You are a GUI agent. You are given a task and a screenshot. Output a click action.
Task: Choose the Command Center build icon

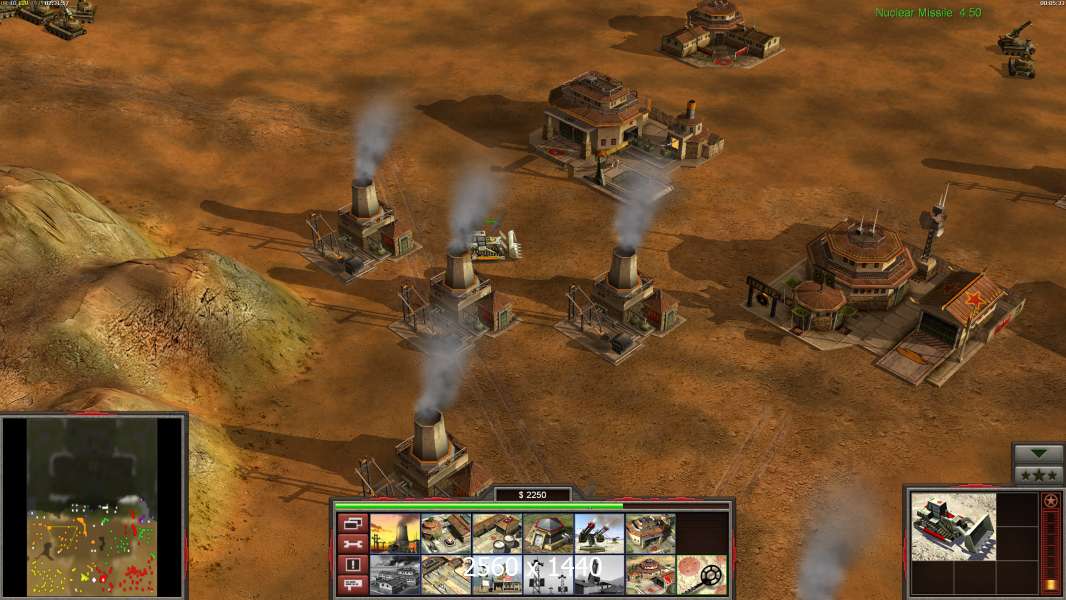pyautogui.click(x=650, y=575)
